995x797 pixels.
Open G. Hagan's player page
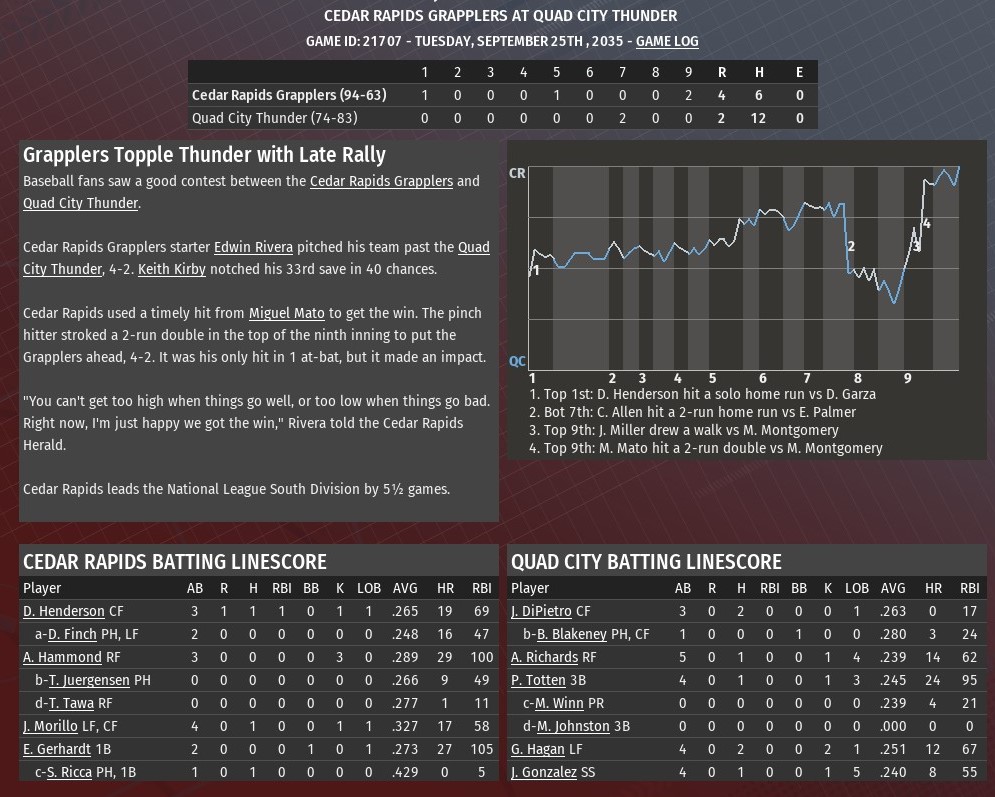click(539, 749)
